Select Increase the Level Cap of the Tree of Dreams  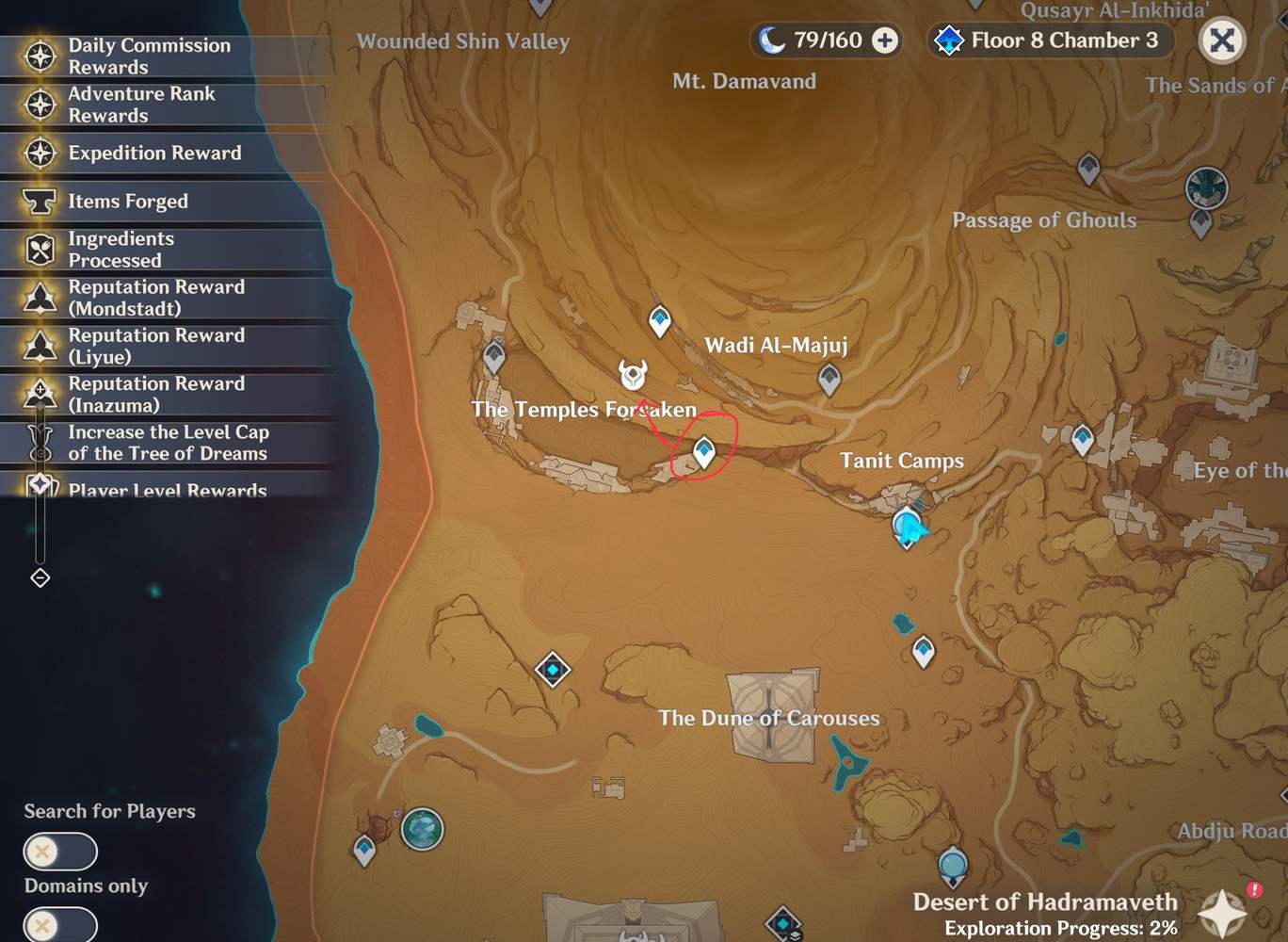click(169, 443)
